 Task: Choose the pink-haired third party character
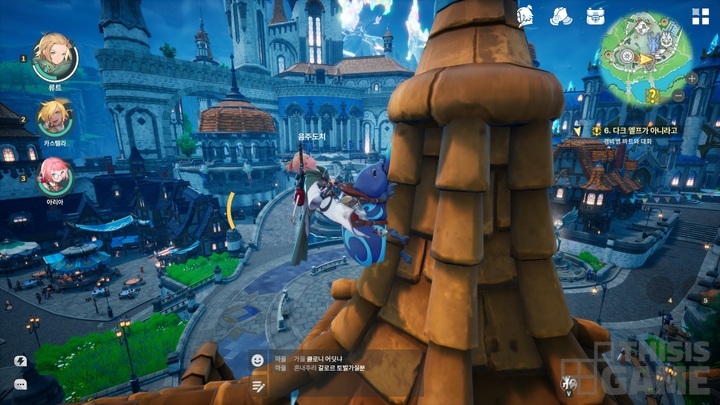tap(54, 175)
